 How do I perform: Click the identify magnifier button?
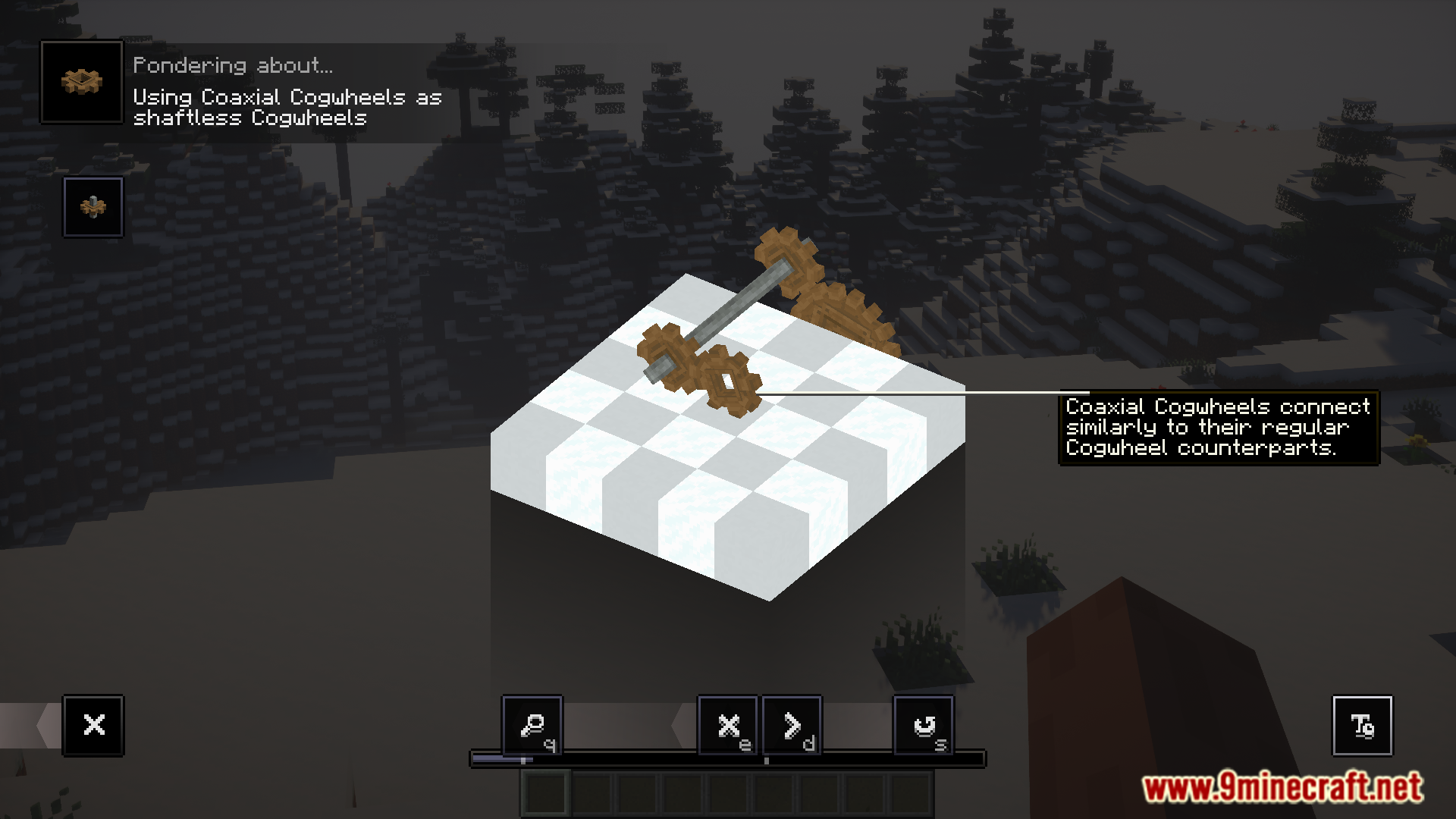pyautogui.click(x=532, y=725)
